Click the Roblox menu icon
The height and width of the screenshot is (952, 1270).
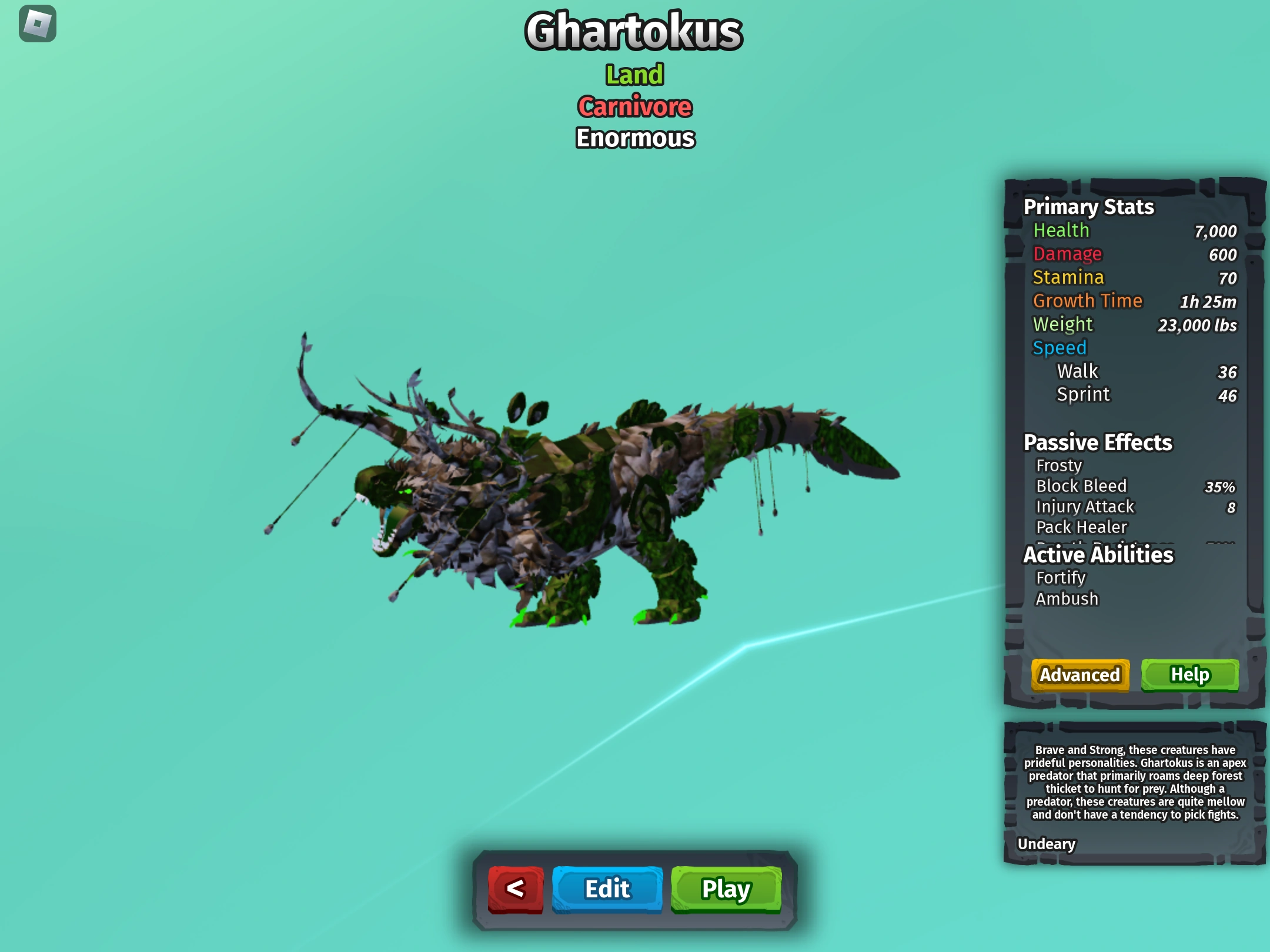38,25
